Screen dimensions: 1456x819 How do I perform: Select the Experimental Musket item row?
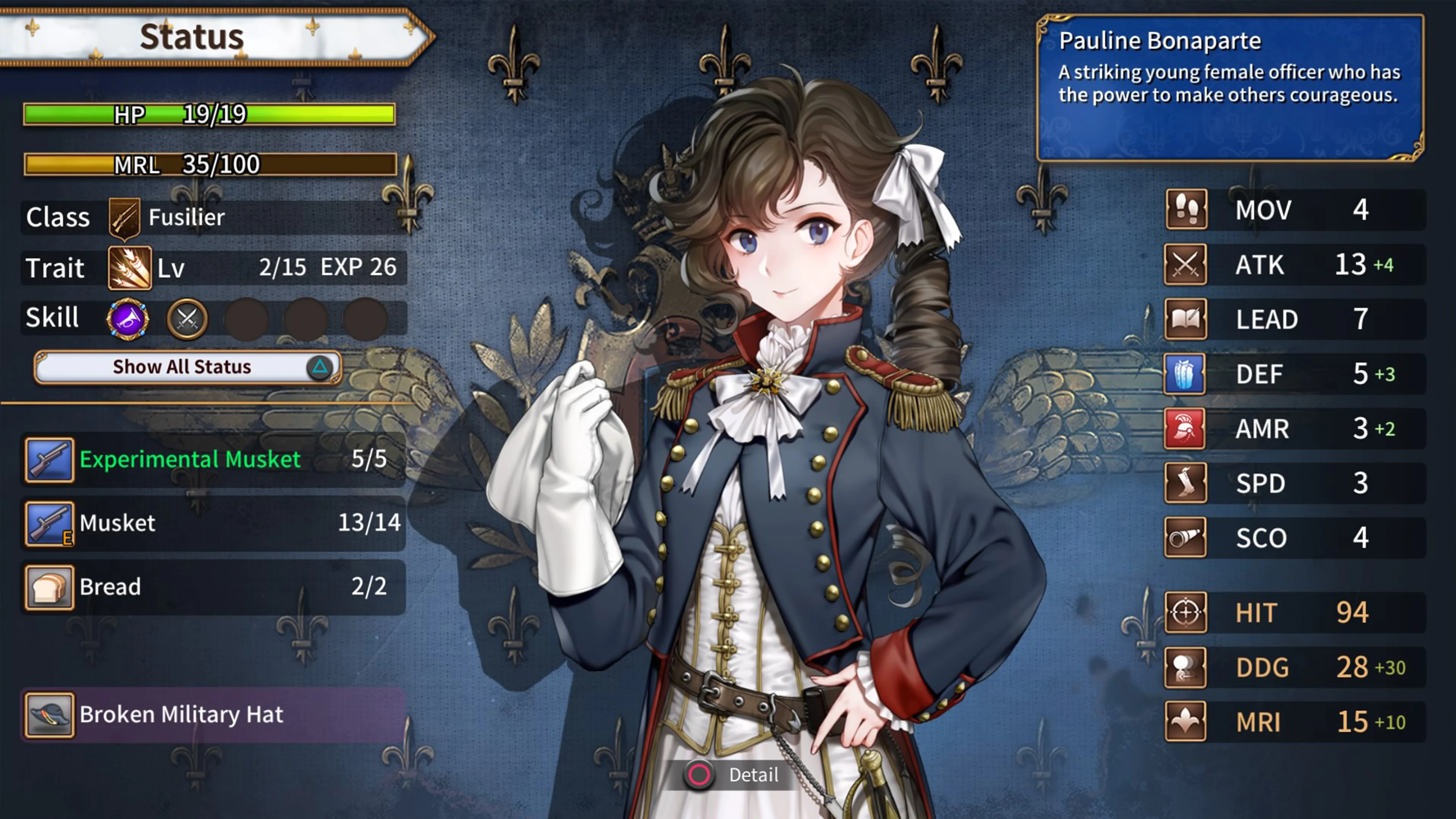[x=213, y=459]
